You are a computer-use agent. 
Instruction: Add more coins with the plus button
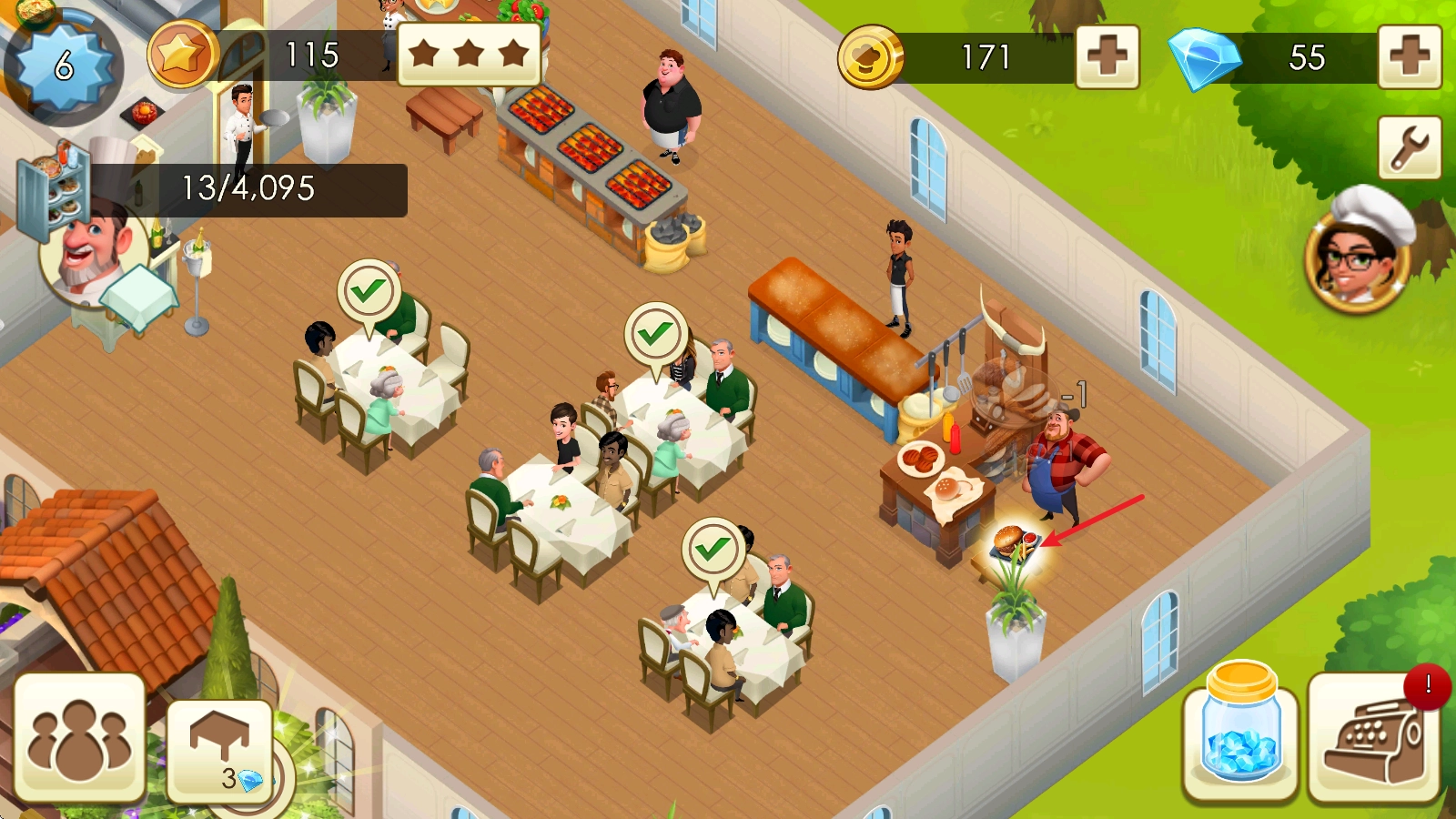[1107, 57]
